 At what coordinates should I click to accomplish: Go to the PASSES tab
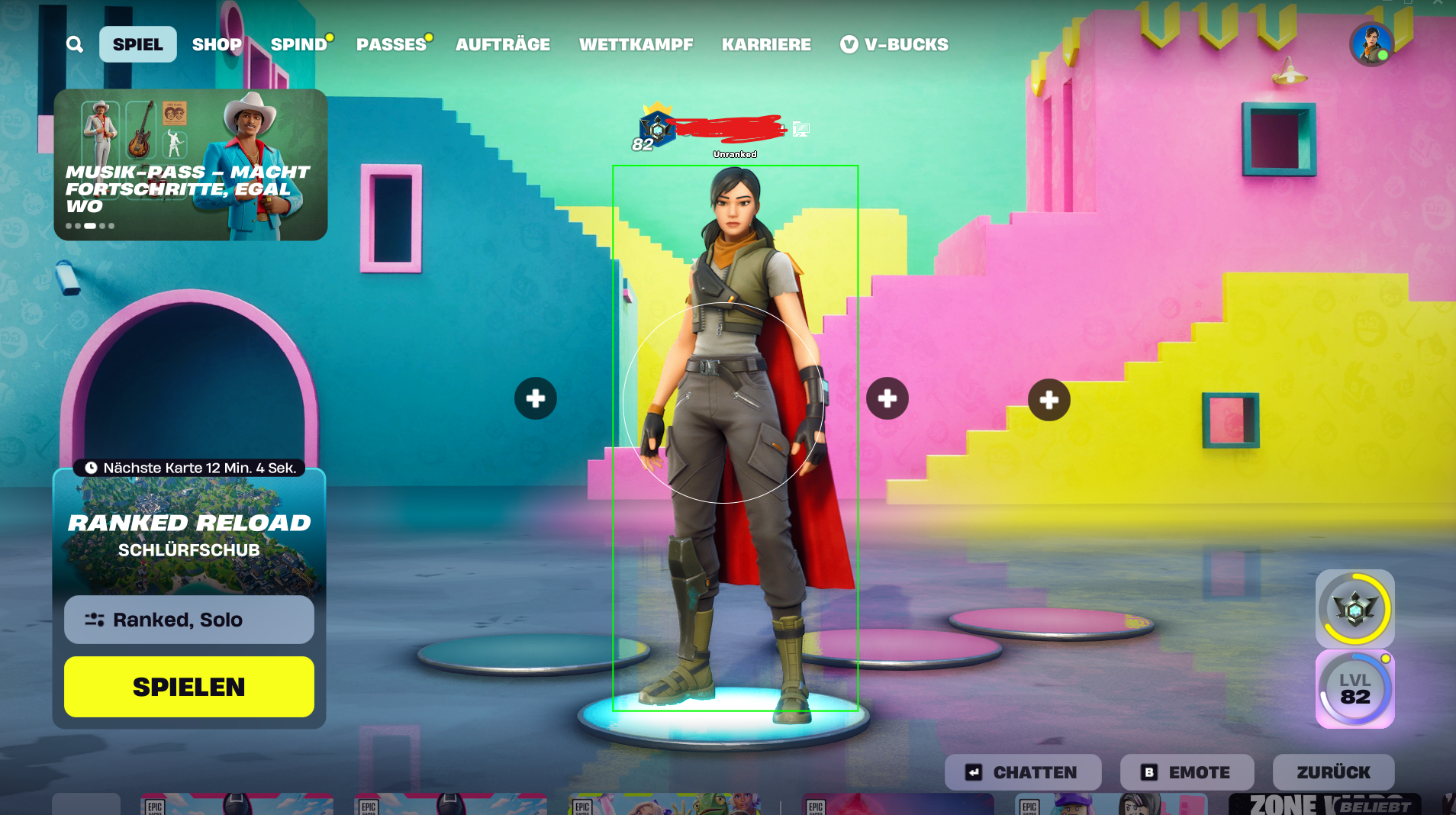[x=391, y=44]
